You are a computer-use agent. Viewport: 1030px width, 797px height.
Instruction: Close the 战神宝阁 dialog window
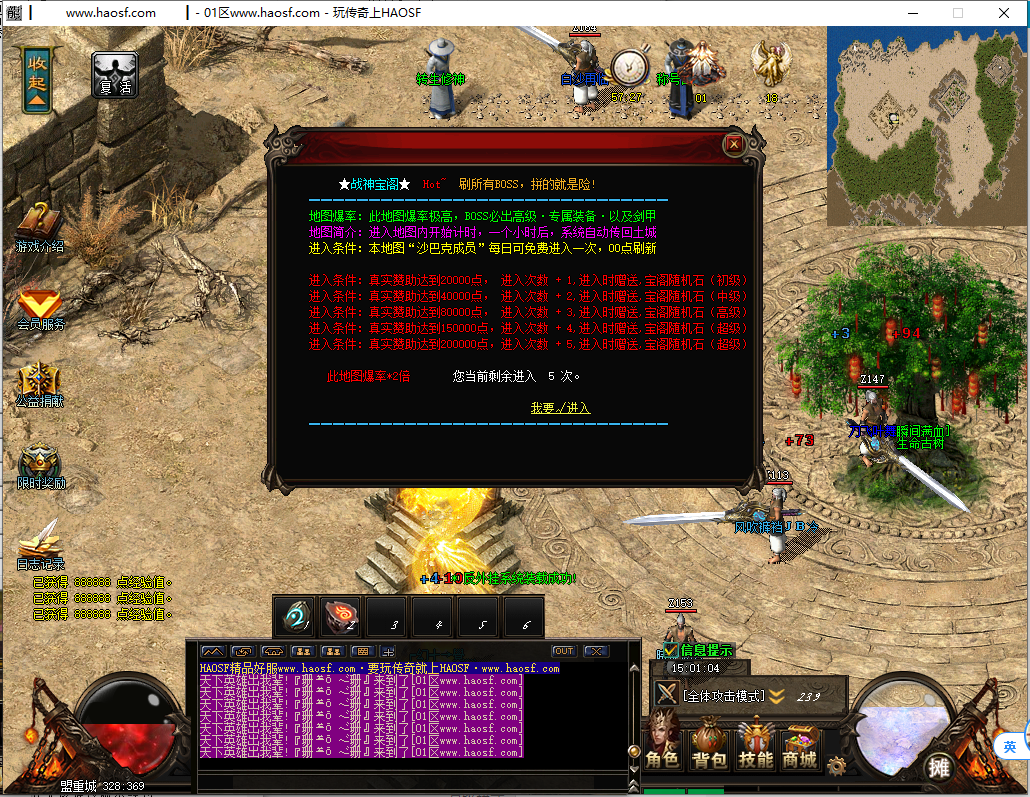click(734, 144)
